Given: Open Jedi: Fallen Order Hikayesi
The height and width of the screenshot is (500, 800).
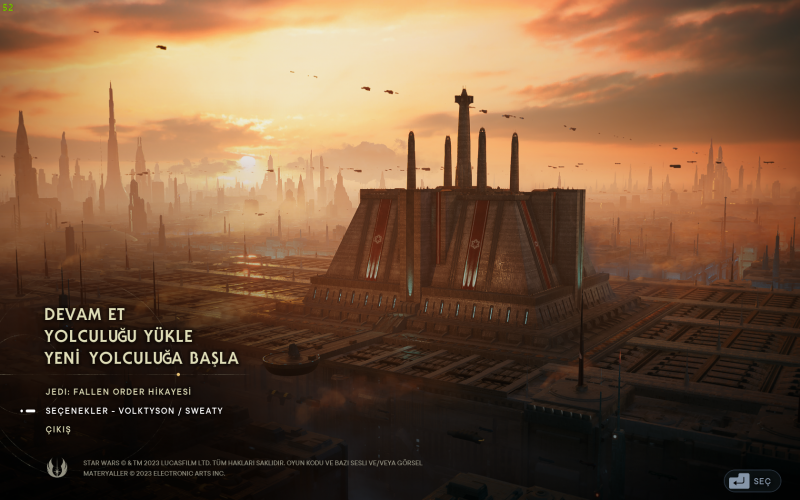Looking at the screenshot, I should 118,392.
